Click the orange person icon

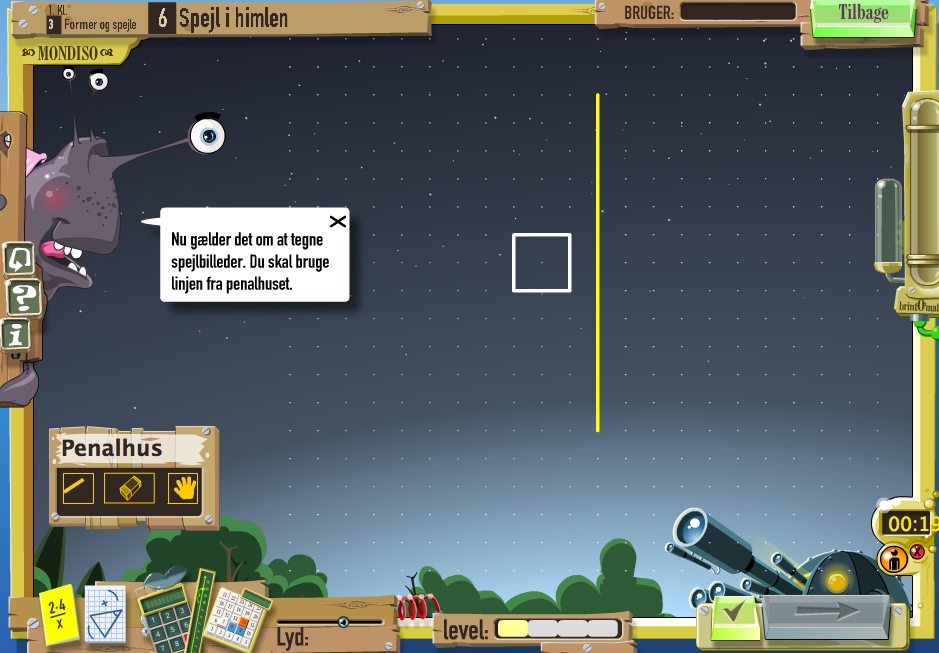[892, 558]
